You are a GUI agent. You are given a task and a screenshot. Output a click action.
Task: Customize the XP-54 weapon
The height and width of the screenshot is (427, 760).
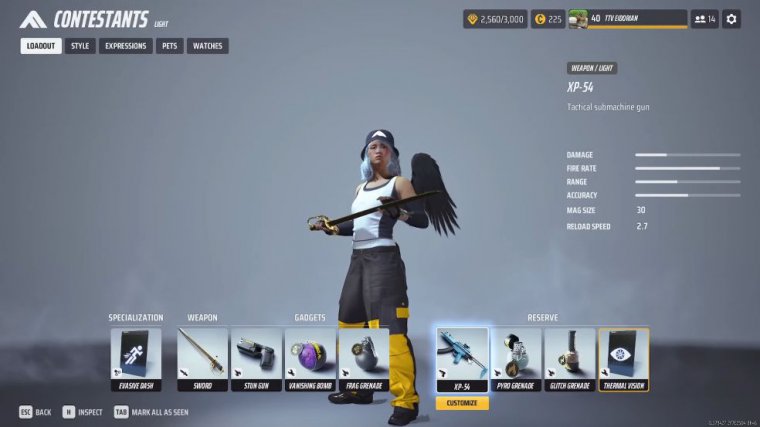coord(462,403)
